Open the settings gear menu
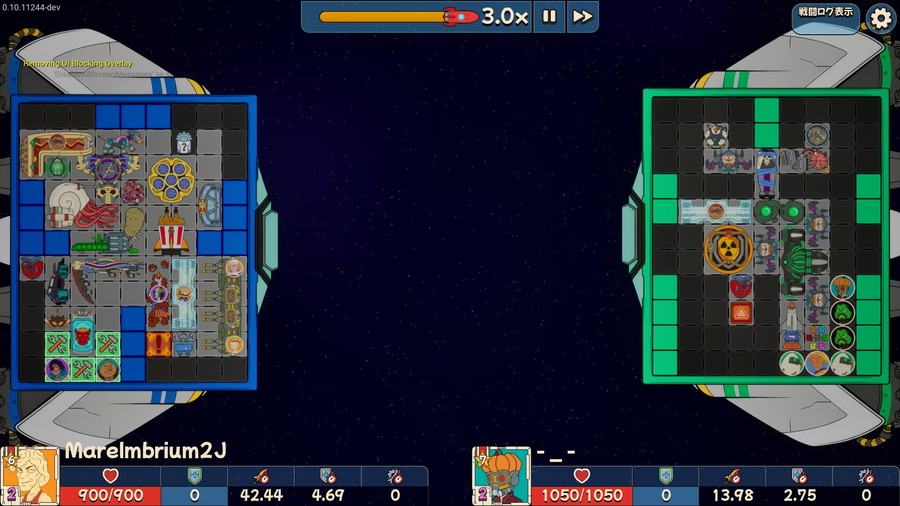This screenshot has height=506, width=900. pos(880,17)
